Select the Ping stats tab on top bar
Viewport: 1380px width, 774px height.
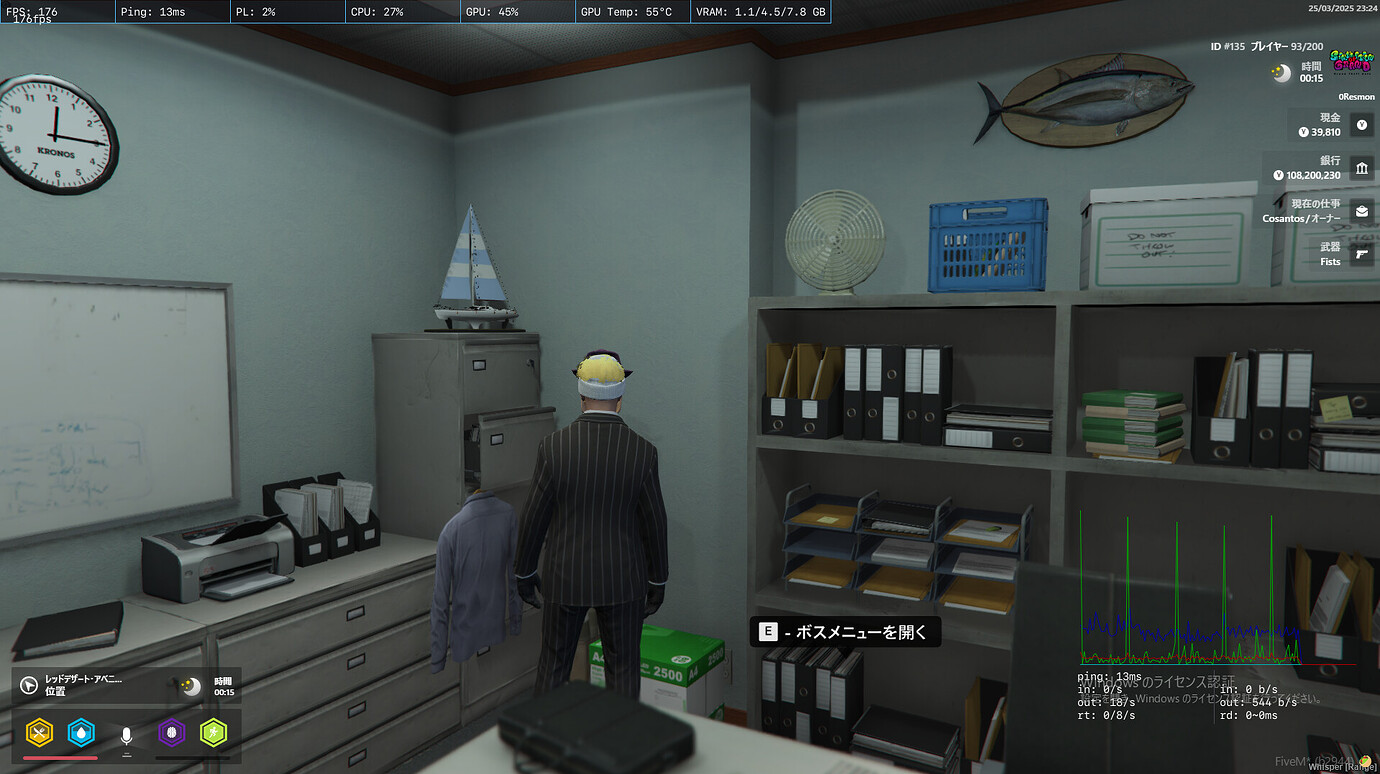[x=170, y=12]
